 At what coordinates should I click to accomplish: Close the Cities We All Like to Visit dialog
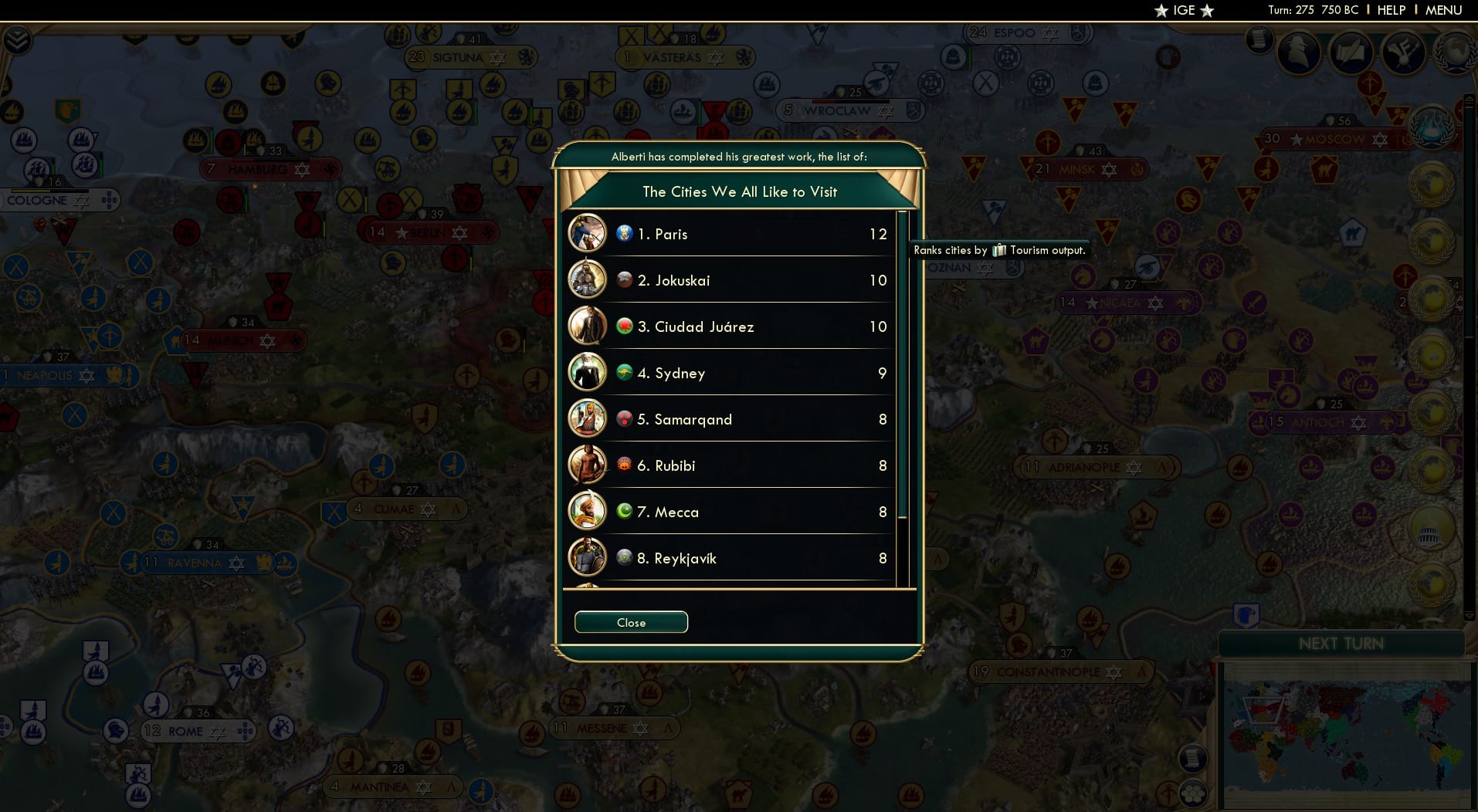630,622
